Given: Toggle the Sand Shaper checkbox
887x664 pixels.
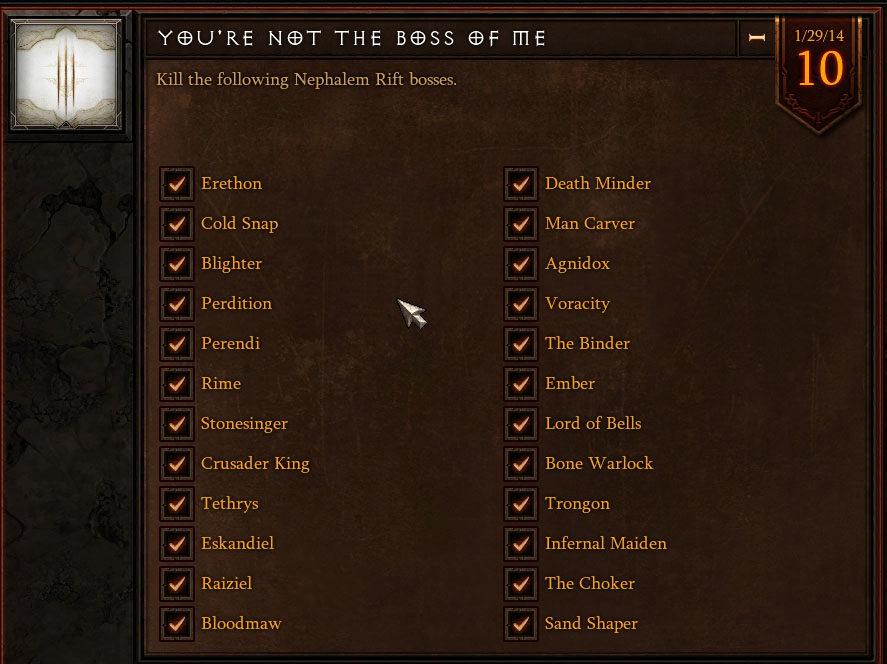Looking at the screenshot, I should tap(521, 624).
